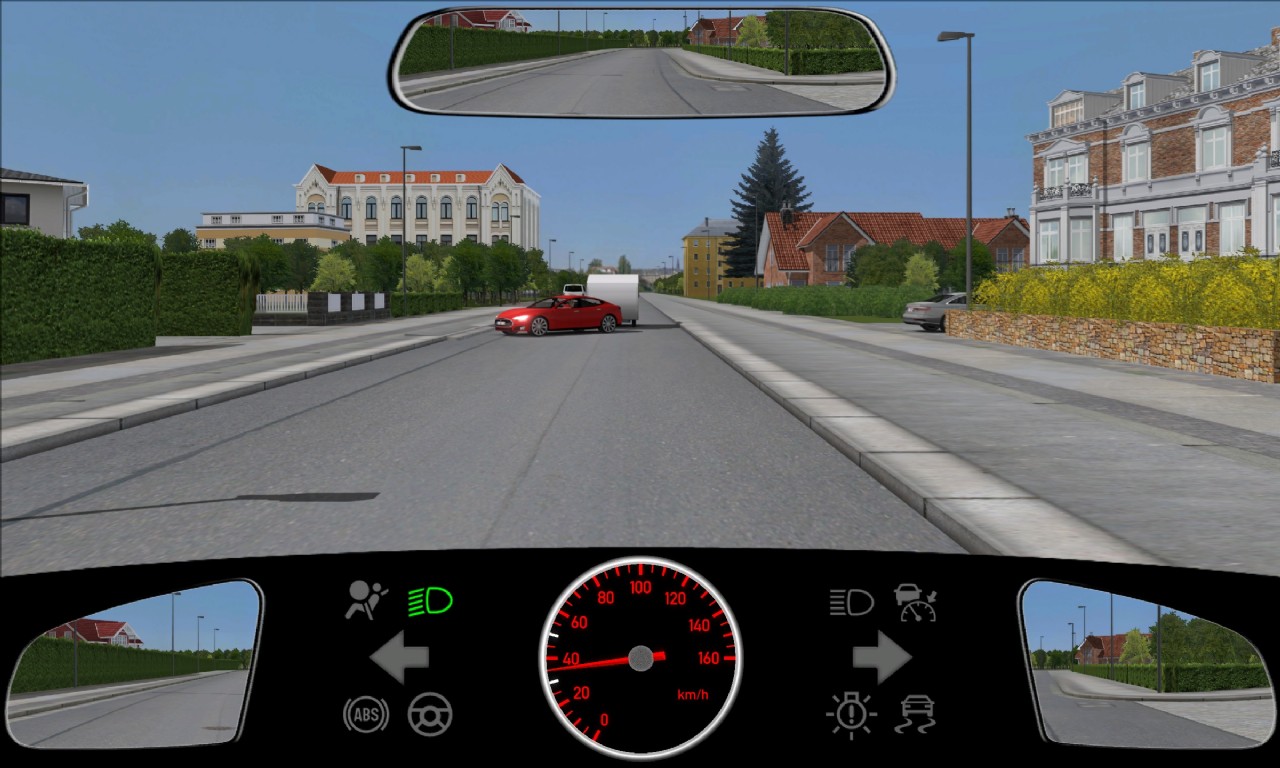Viewport: 1280px width, 768px height.
Task: Click the right turn signal arrow
Action: 881,658
